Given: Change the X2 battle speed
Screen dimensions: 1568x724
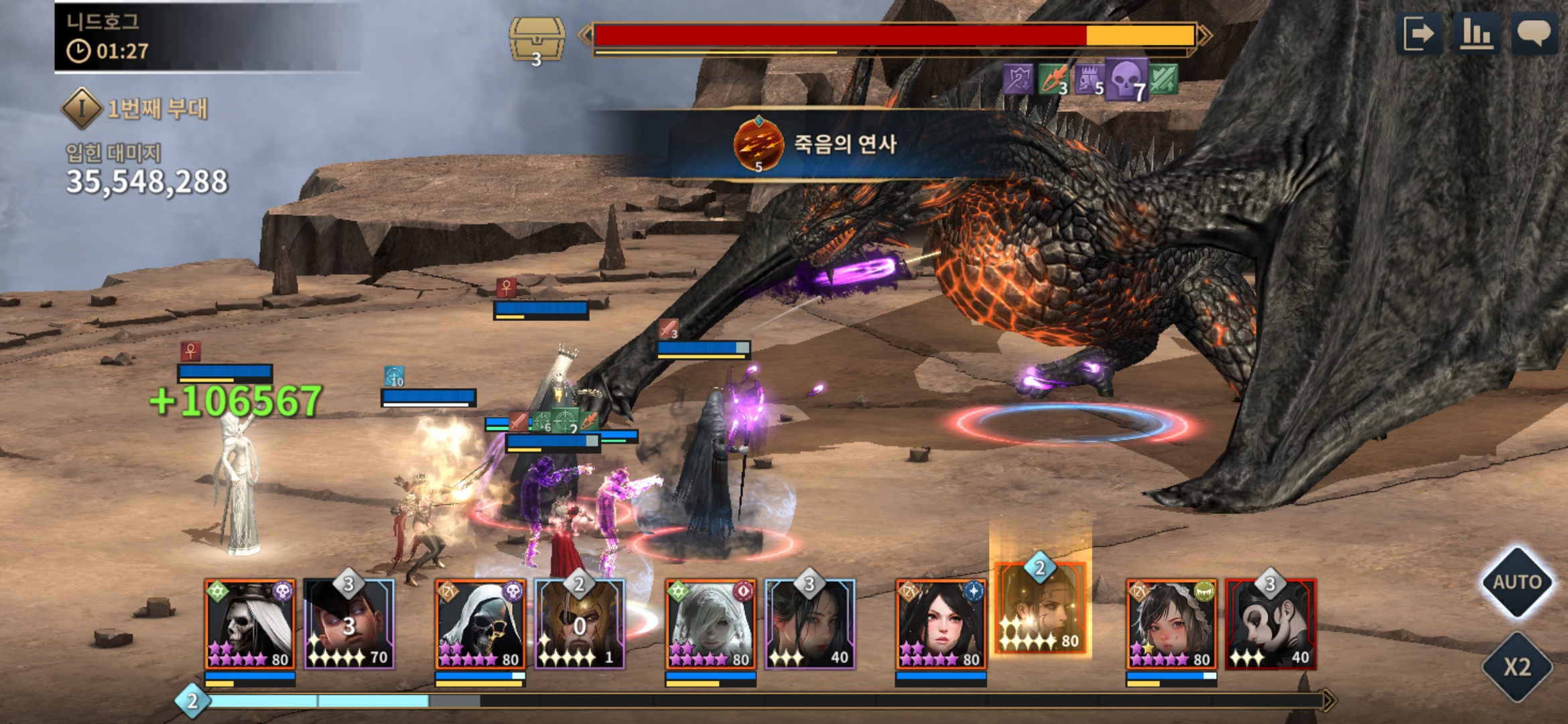Looking at the screenshot, I should pyautogui.click(x=1516, y=667).
